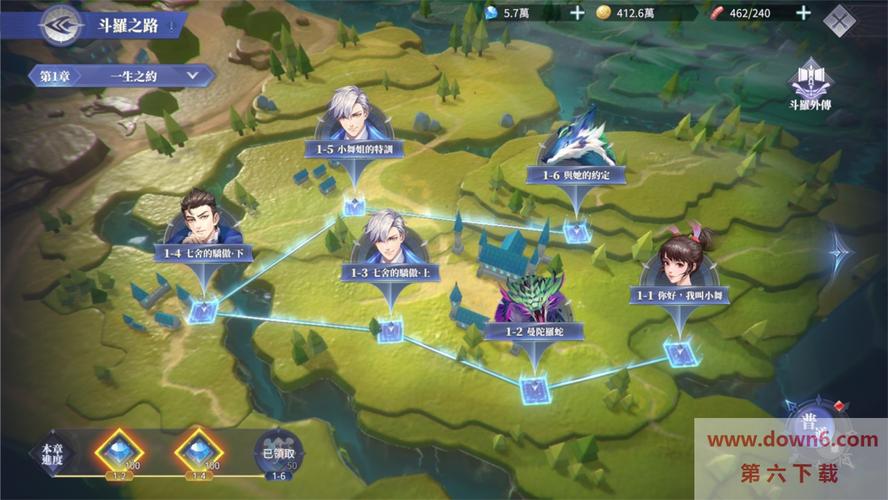Claim the 1-4 chapter progress reward chest
Screen dimensions: 888x500
(x=200, y=449)
